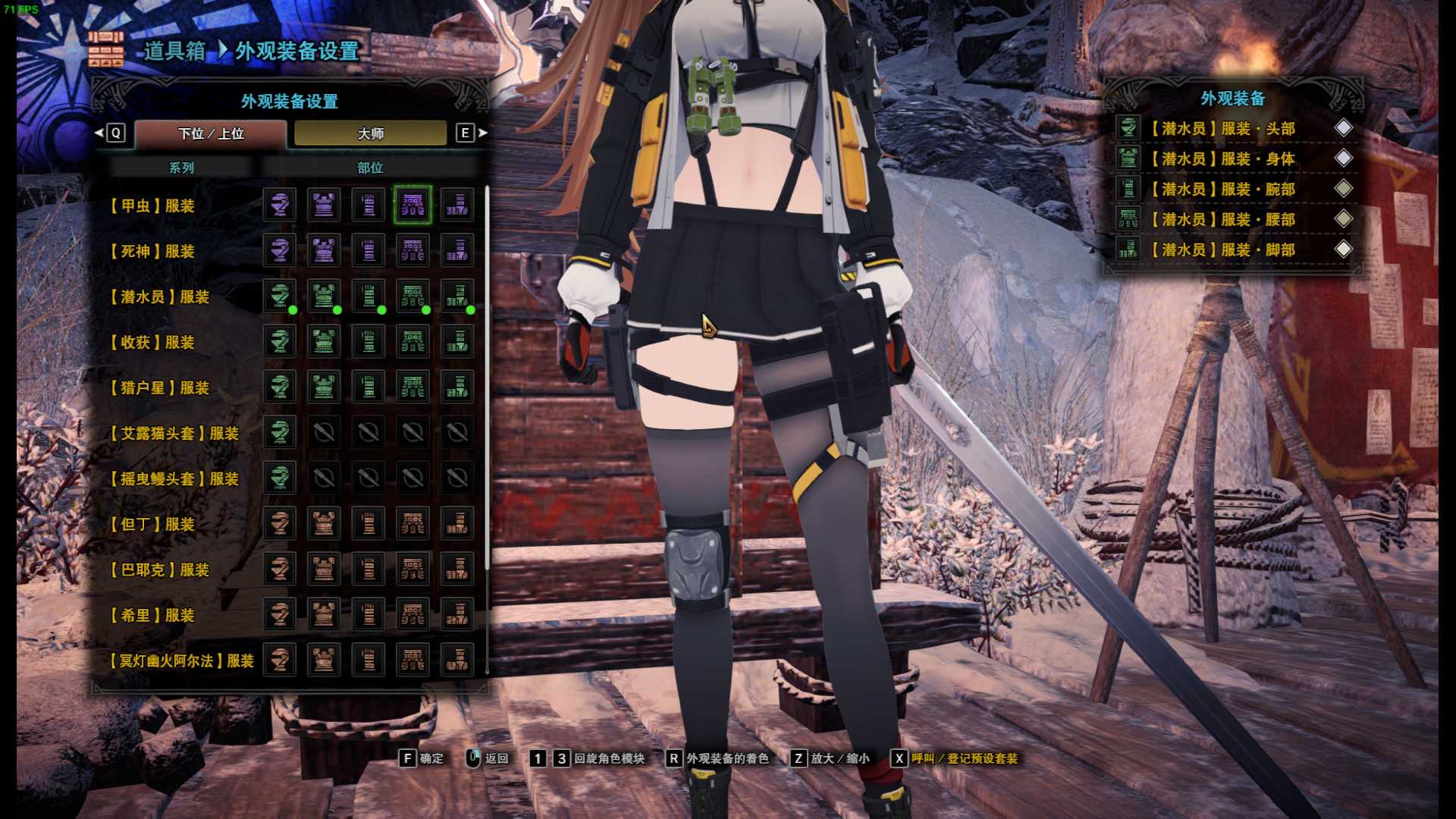The height and width of the screenshot is (819, 1456).
Task: Select the 冥灯幽火阿尔法 leg armor icon
Action: pyautogui.click(x=457, y=661)
